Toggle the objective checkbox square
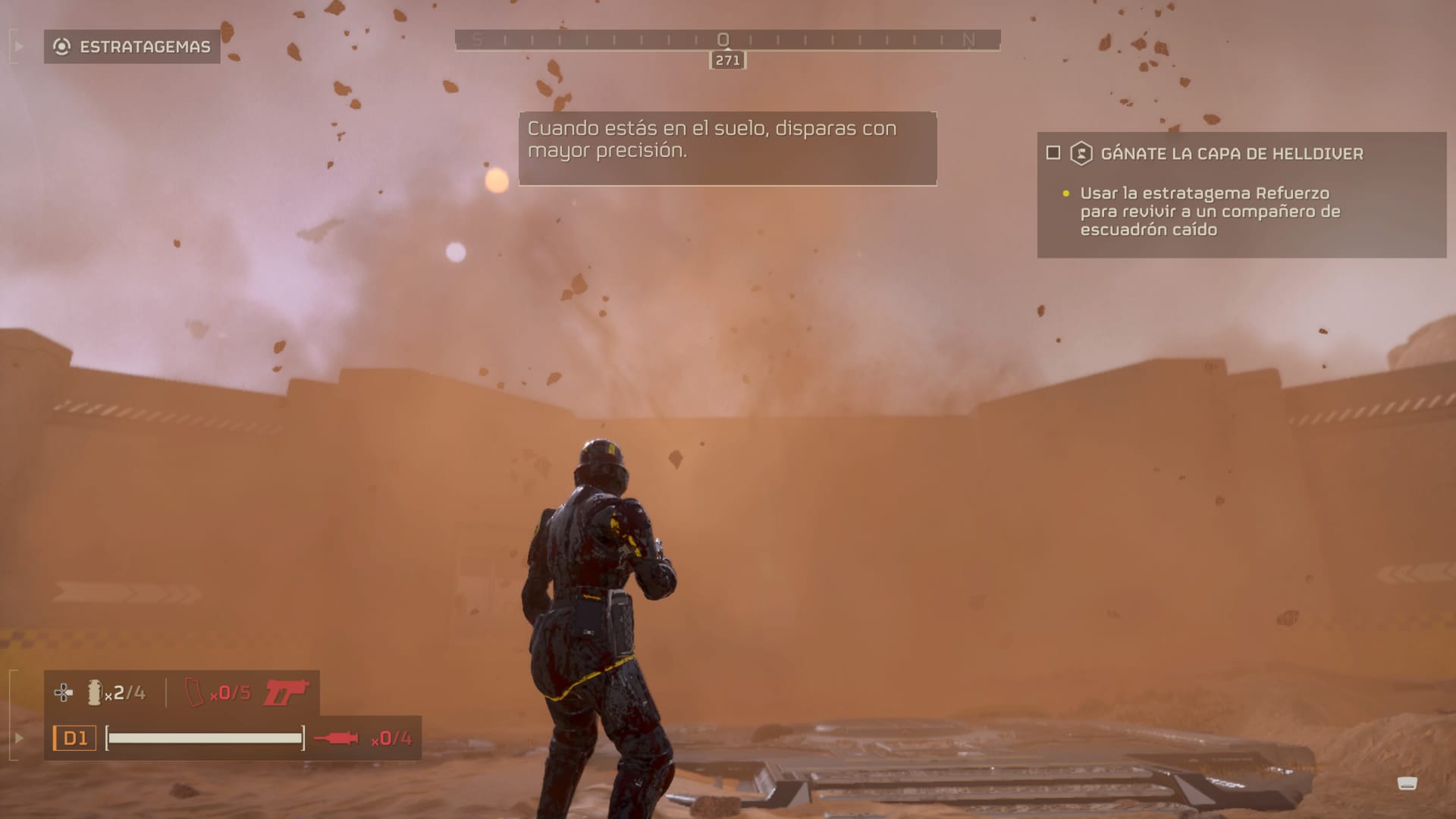This screenshot has width=1456, height=819. (x=1053, y=153)
